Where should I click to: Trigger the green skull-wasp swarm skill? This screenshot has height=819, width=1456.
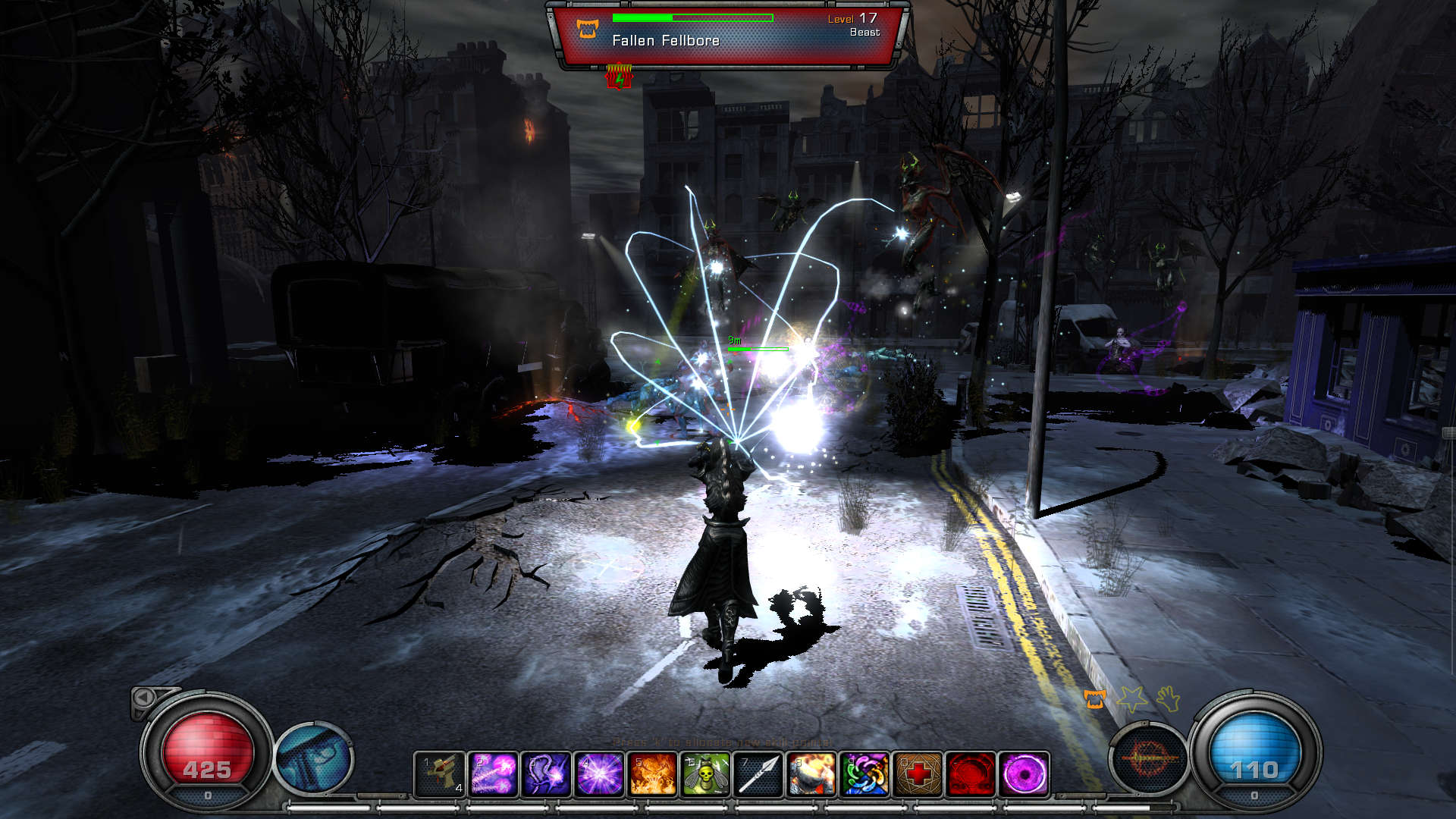click(x=705, y=774)
